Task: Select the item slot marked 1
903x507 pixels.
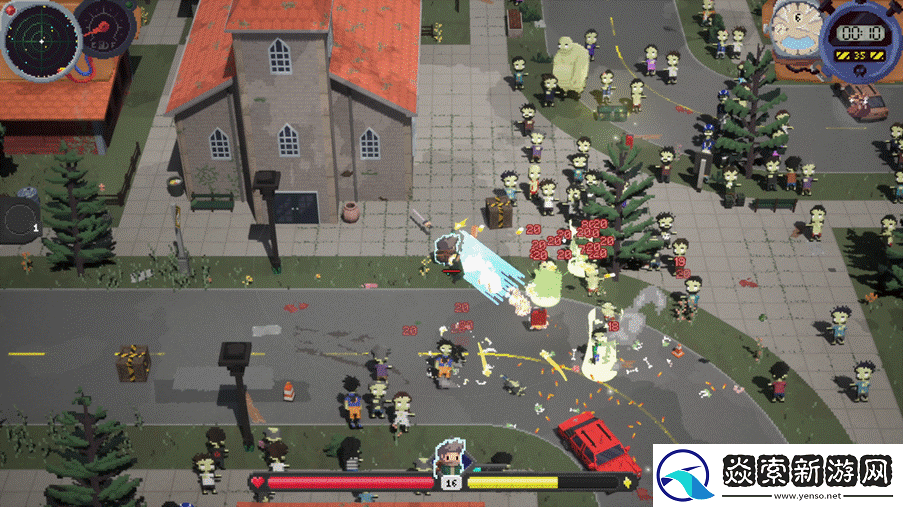Action: click(17, 219)
